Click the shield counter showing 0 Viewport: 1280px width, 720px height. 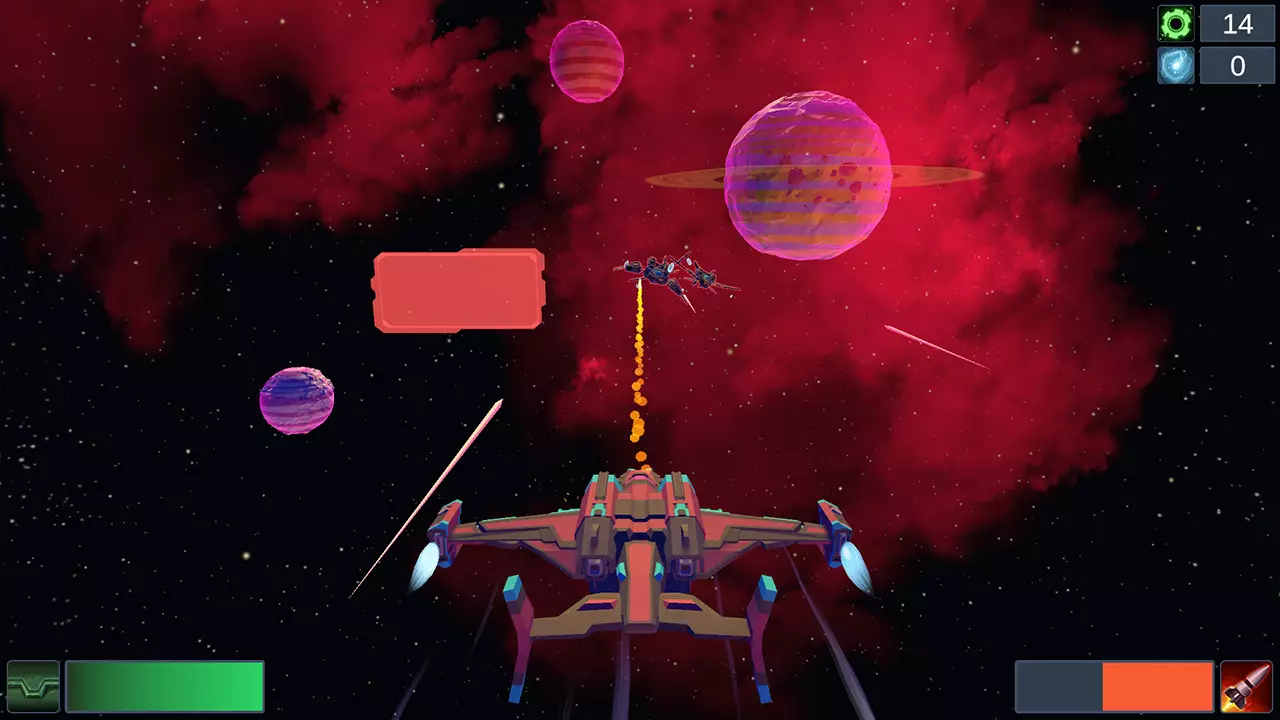(1237, 66)
